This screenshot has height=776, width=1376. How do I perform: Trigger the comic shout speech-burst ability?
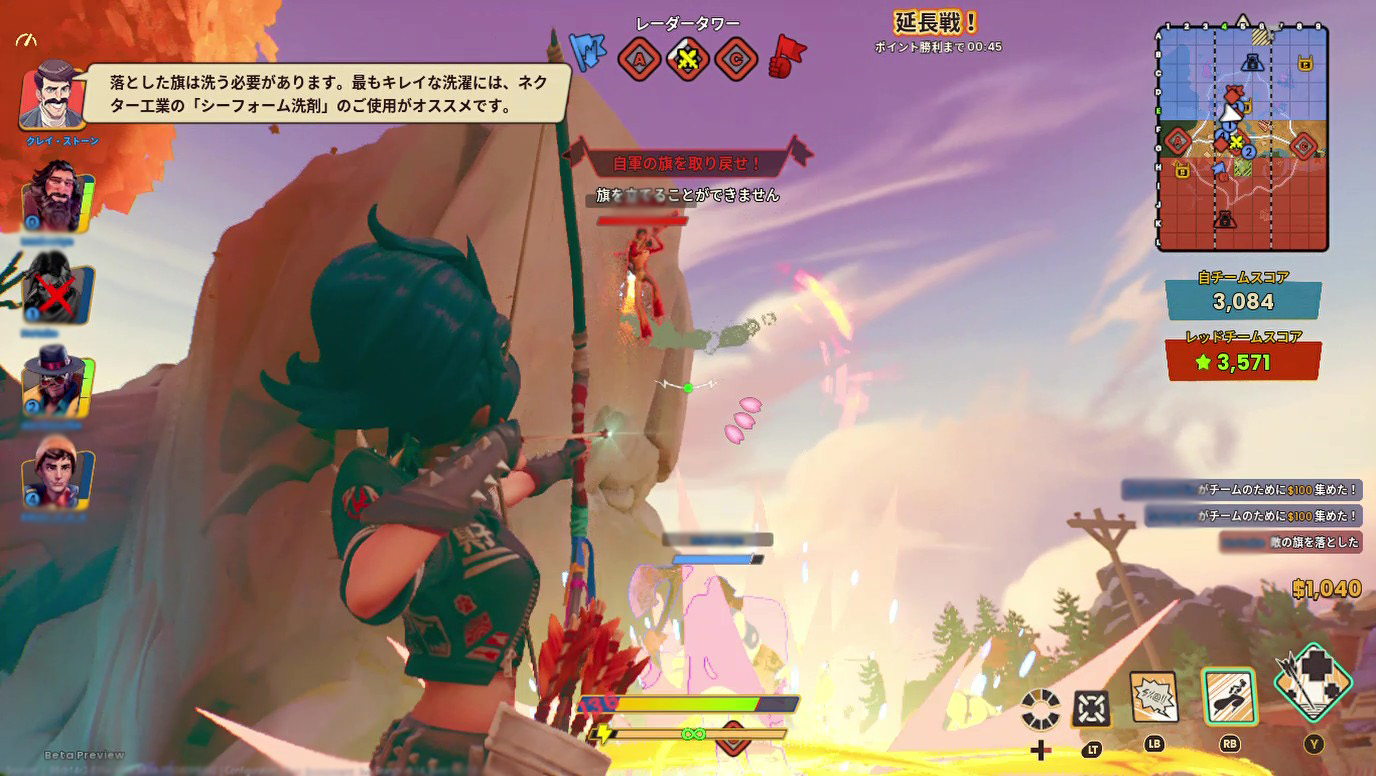click(1153, 697)
